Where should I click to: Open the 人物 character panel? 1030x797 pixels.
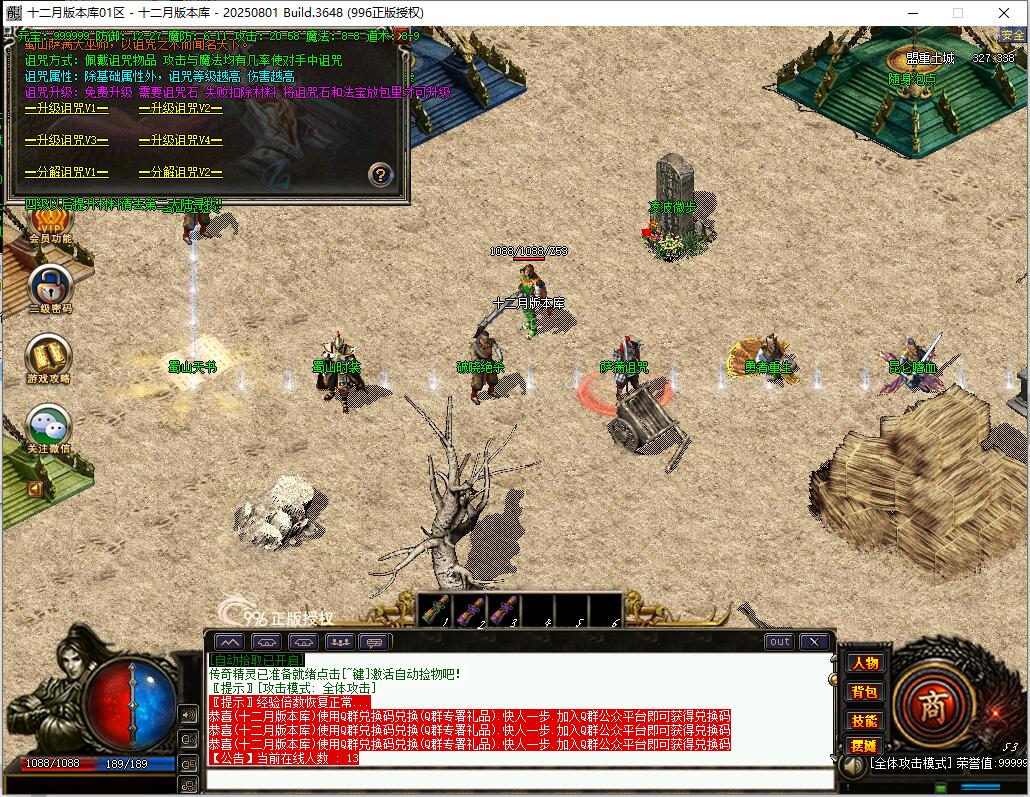[864, 663]
